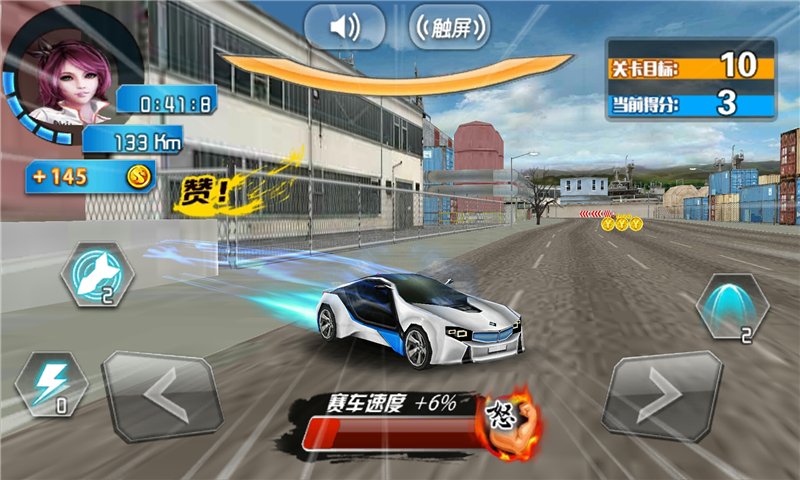Steer right with the right arrow button

point(661,396)
